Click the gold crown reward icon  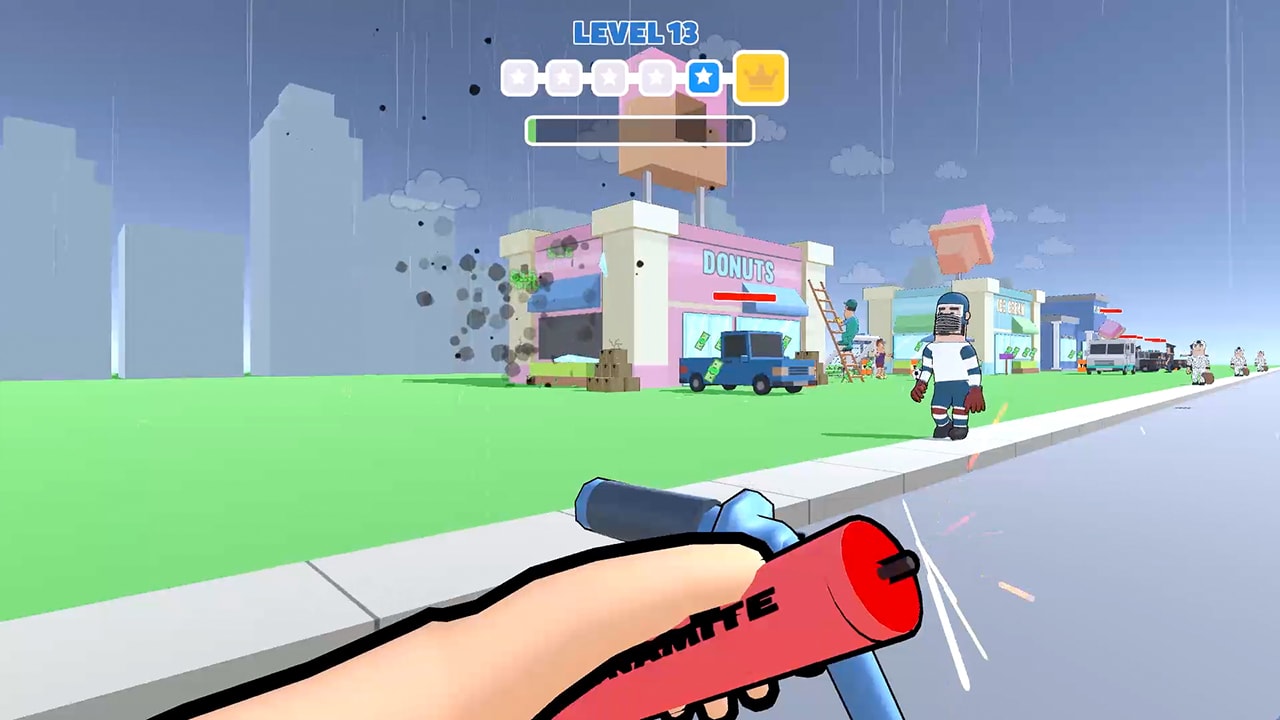point(763,76)
